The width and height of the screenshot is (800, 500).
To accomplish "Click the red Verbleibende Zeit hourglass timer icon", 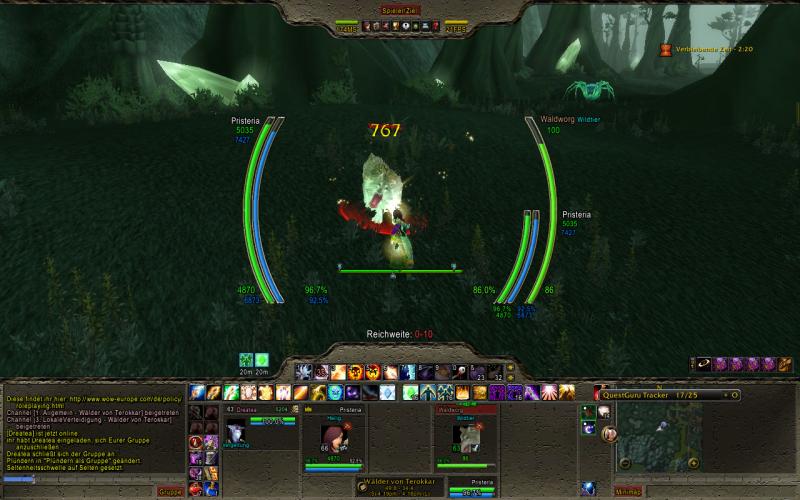I will [666, 47].
